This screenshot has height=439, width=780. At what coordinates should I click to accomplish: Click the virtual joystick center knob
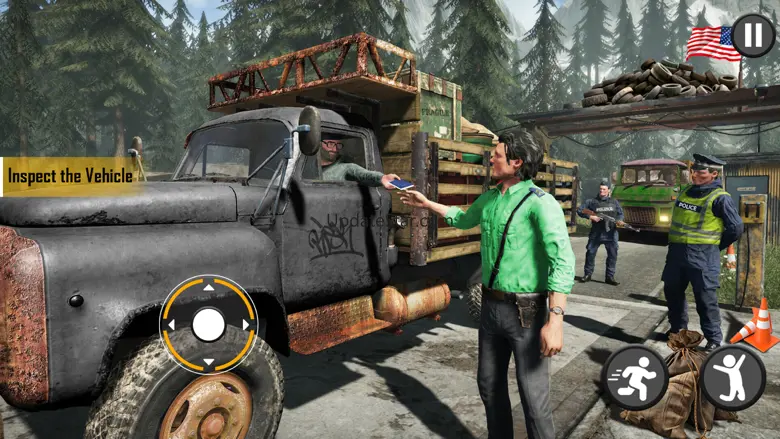(x=208, y=324)
